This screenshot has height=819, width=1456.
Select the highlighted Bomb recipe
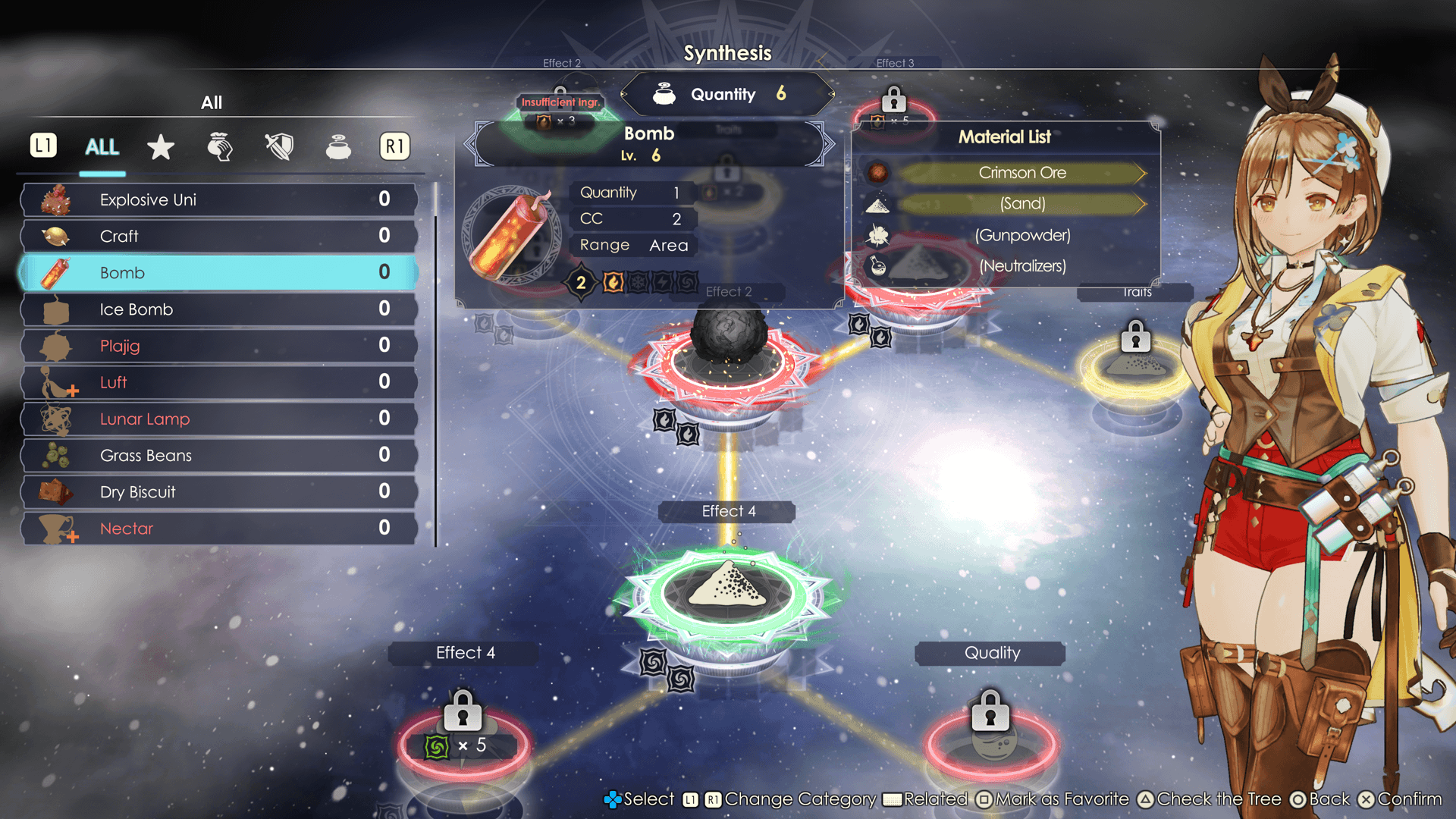click(220, 272)
